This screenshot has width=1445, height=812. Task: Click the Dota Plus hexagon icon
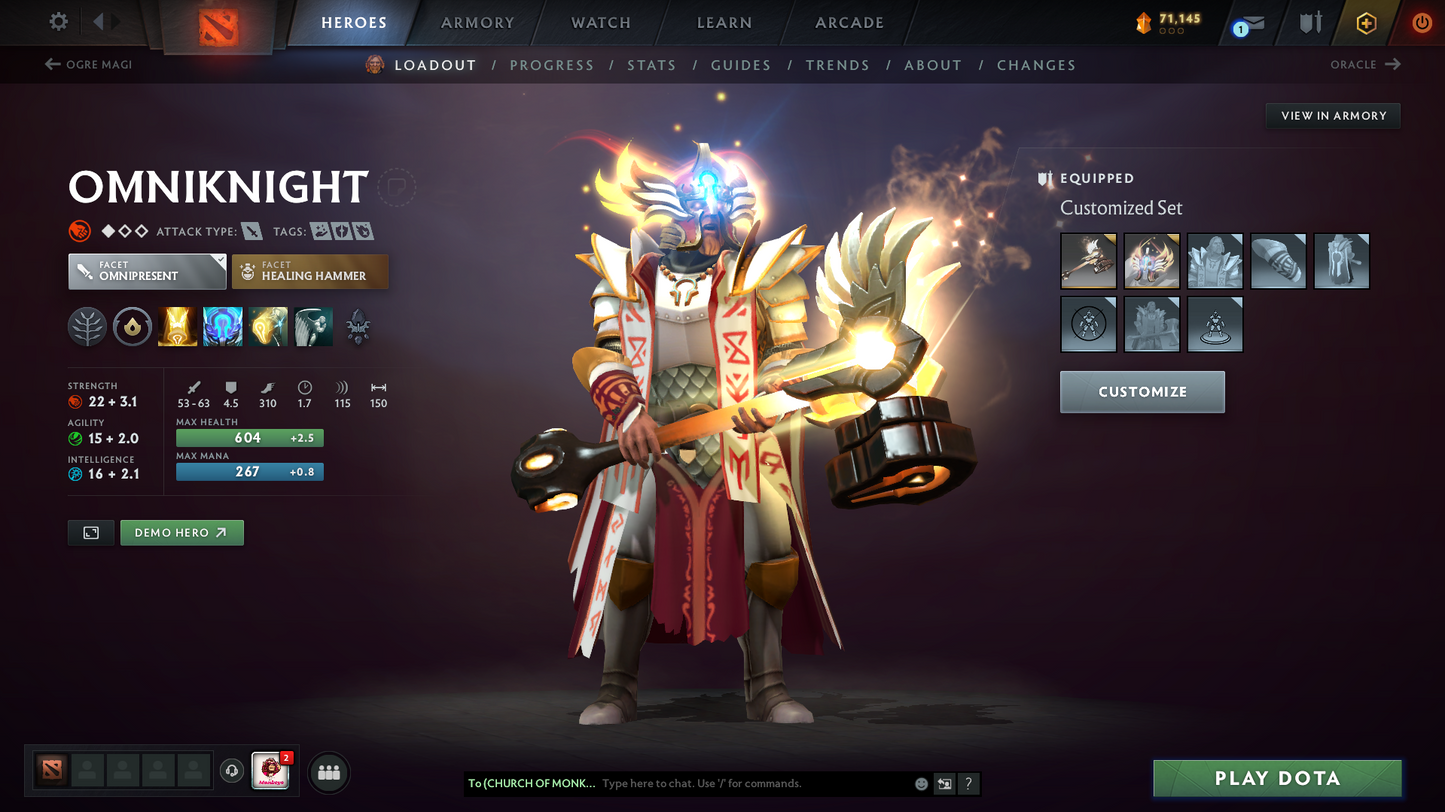(1366, 23)
